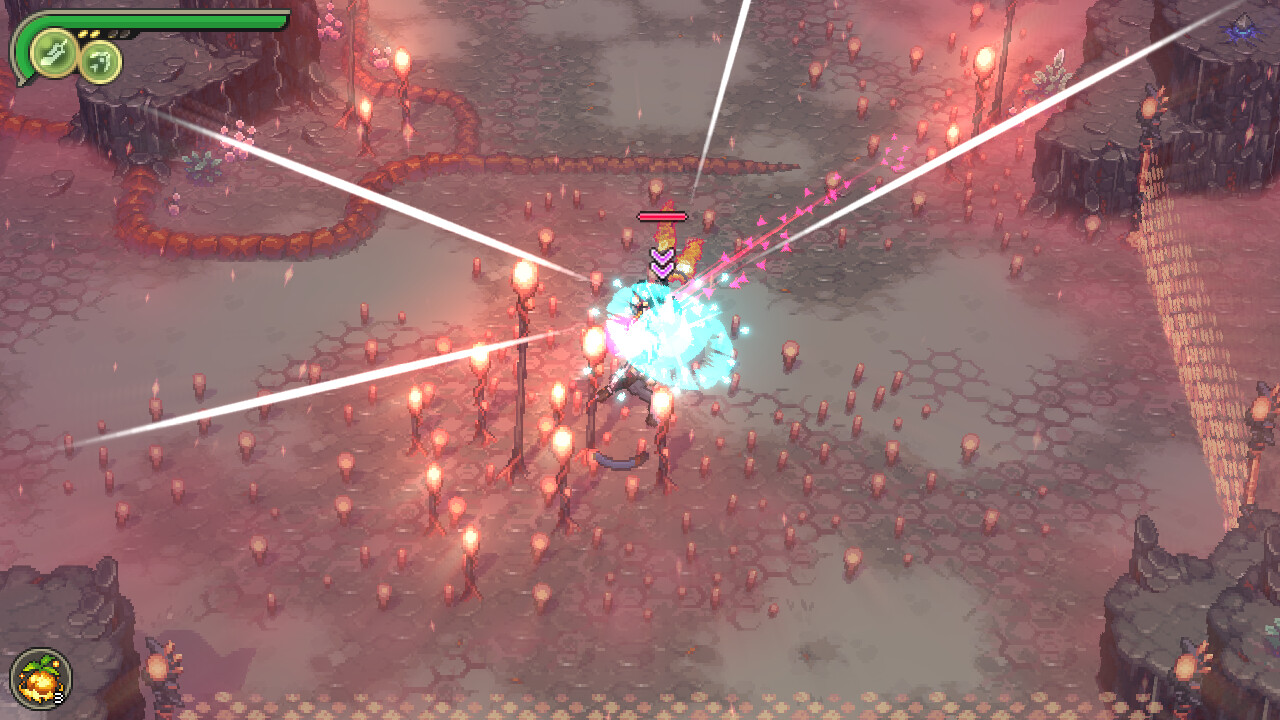Select the sword weapon icon

54,53
